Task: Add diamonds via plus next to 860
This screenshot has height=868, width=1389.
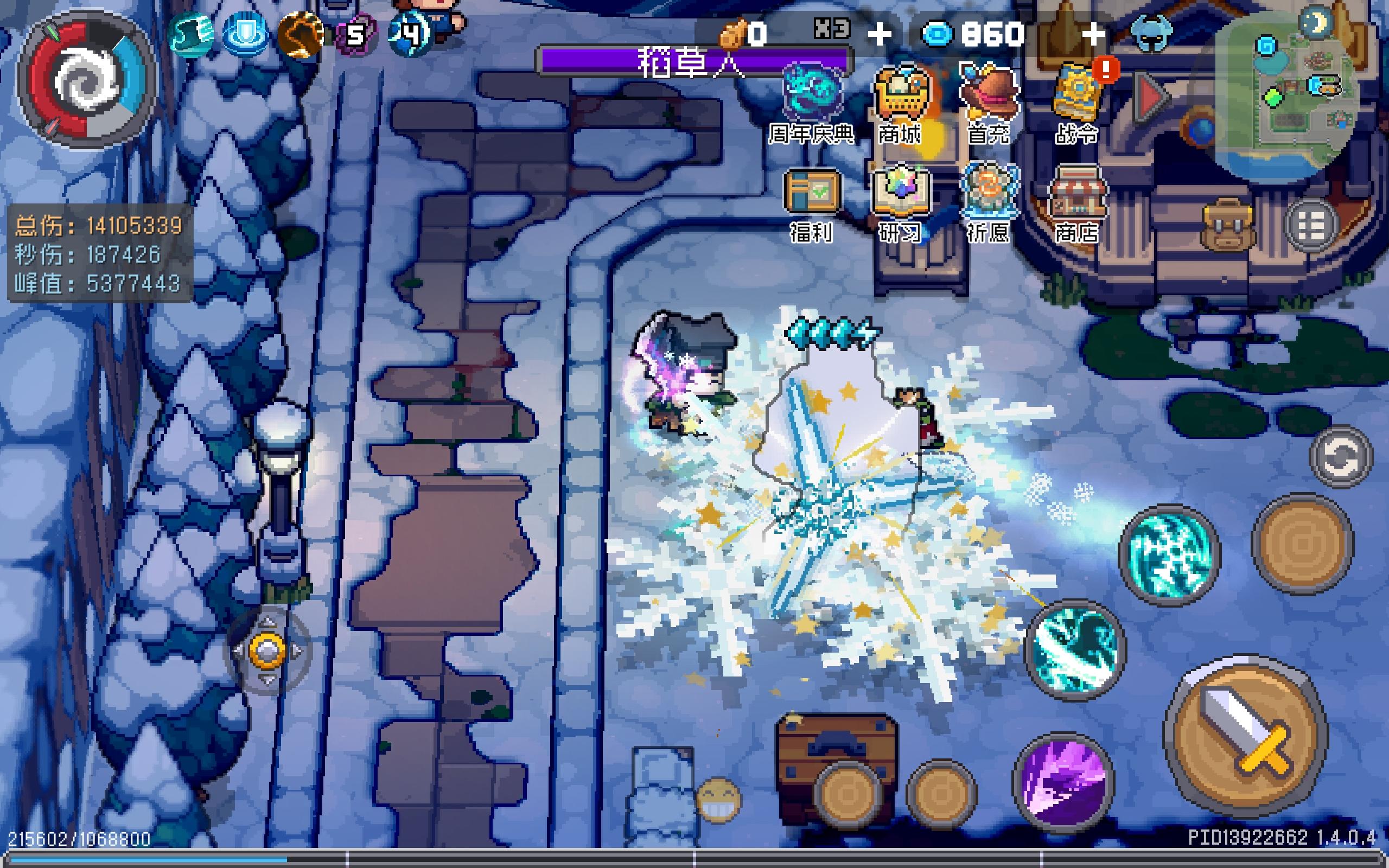Action: [1093, 34]
